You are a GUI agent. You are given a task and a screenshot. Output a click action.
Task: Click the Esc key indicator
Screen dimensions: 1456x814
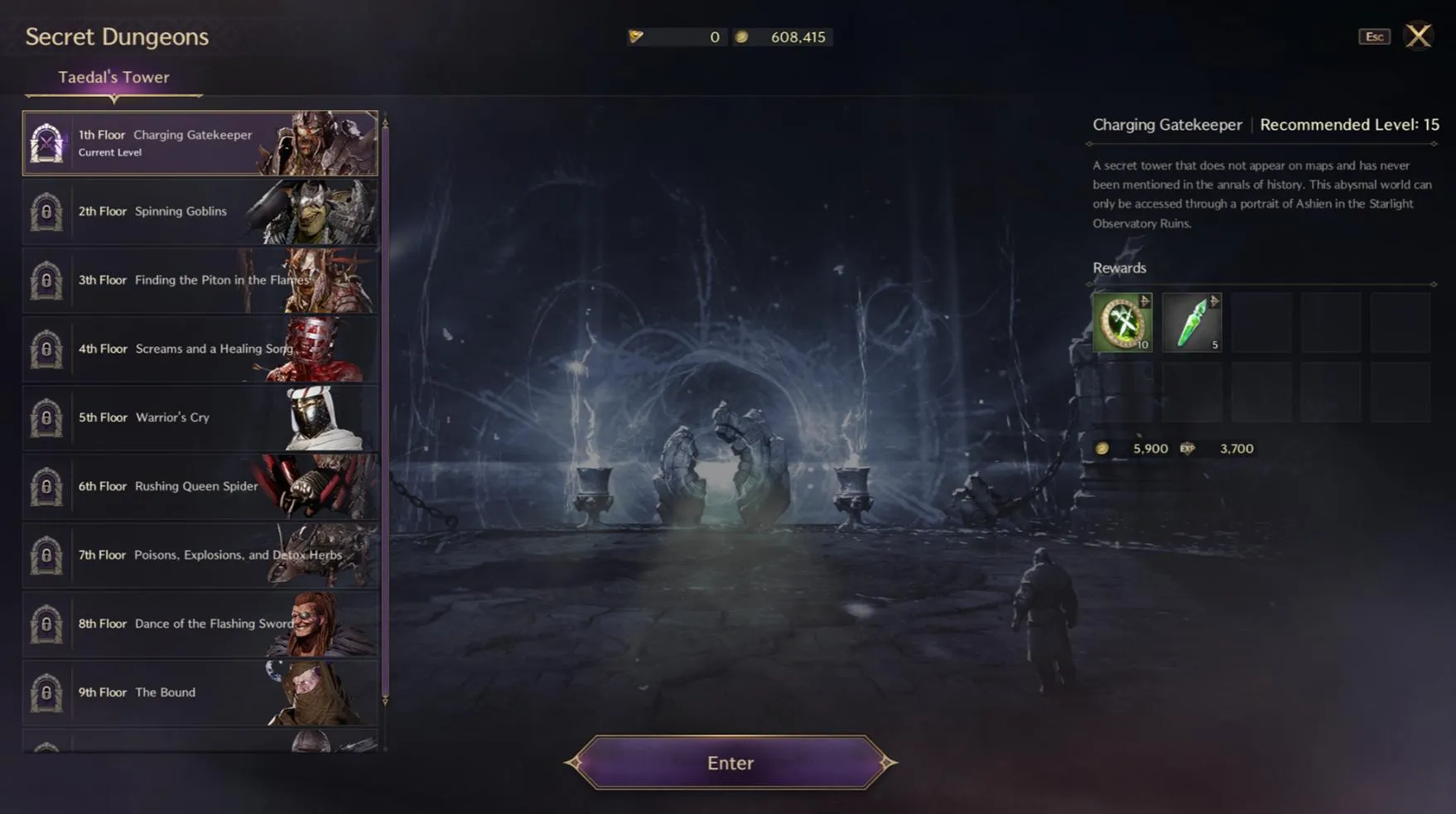(x=1374, y=36)
